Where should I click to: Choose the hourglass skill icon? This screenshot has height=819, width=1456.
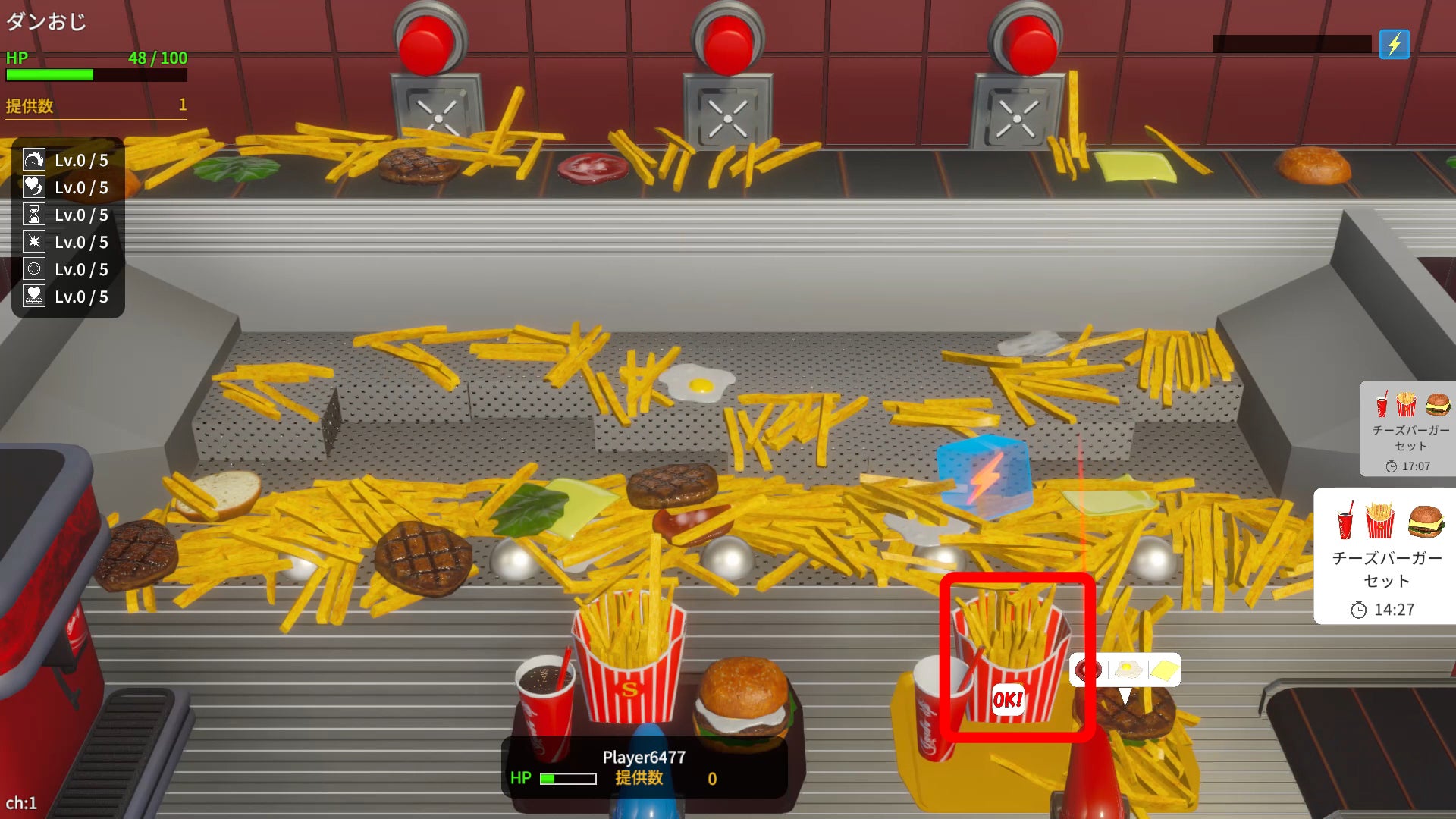34,215
